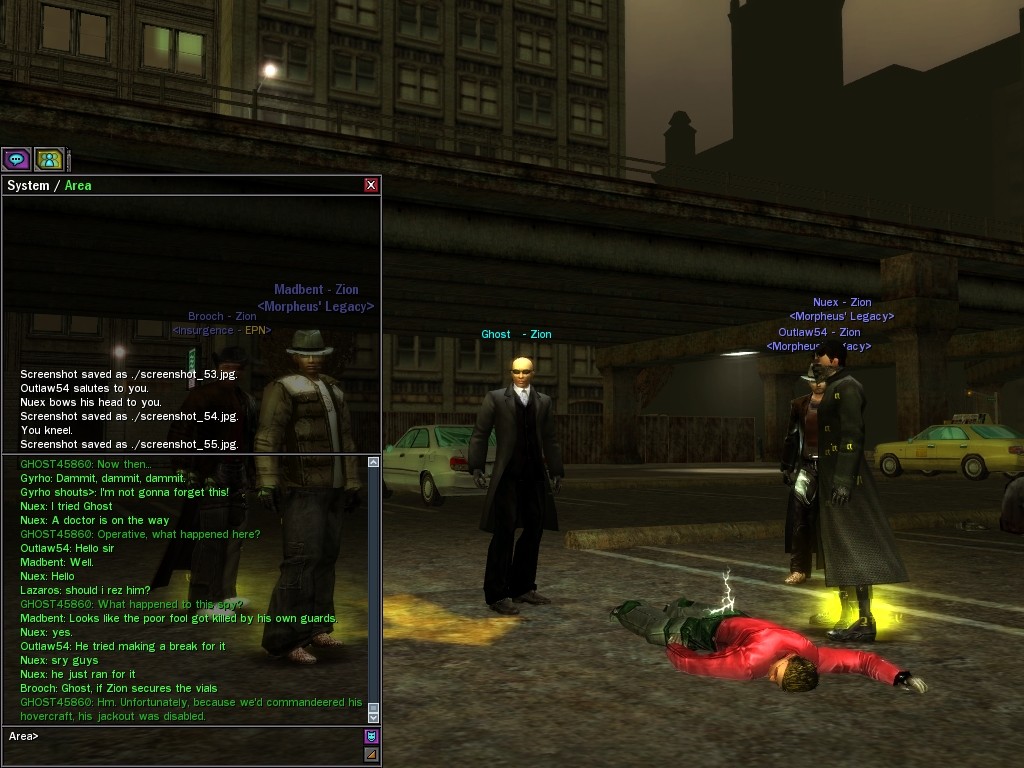The height and width of the screenshot is (768, 1024).
Task: Open the speech bubble chat icon
Action: pyautogui.click(x=16, y=158)
